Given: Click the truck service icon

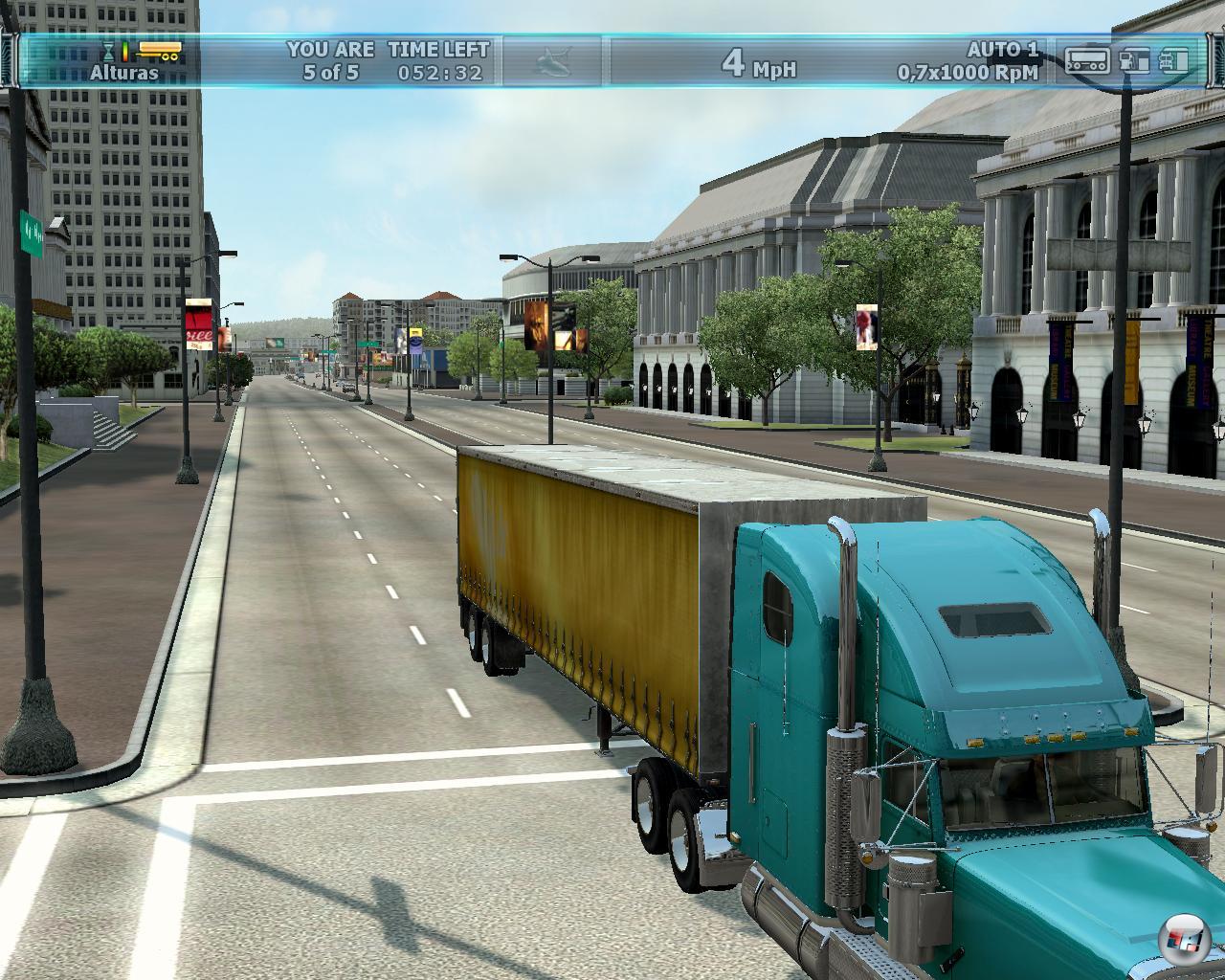Looking at the screenshot, I should (1174, 60).
